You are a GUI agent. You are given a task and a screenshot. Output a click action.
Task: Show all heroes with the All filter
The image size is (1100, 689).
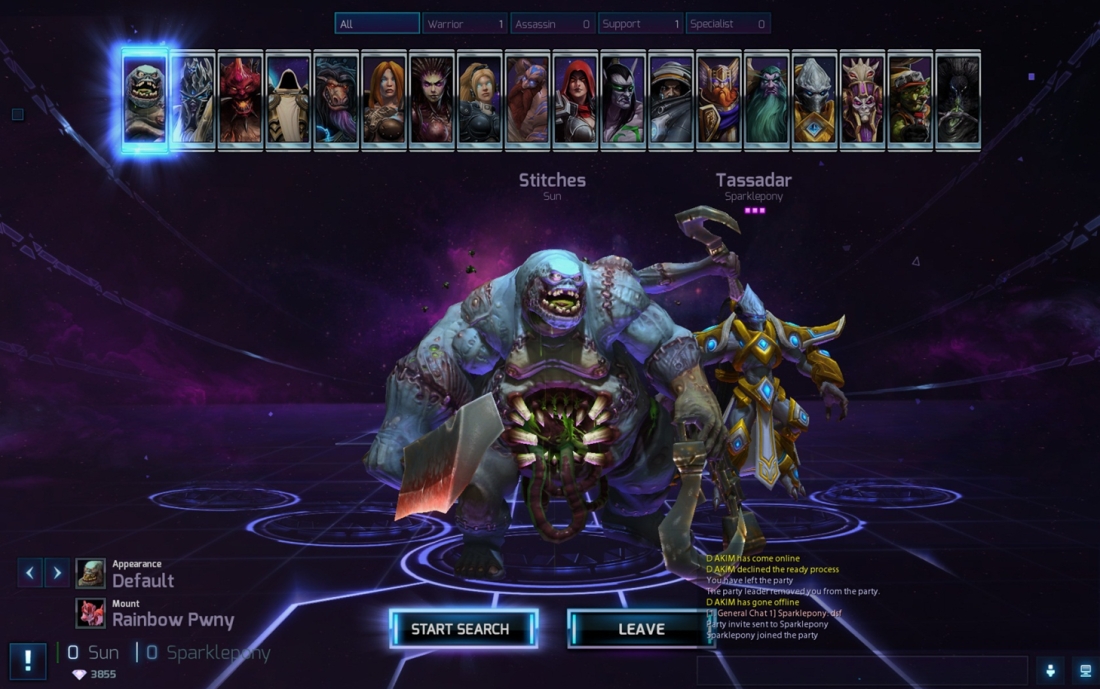377,23
